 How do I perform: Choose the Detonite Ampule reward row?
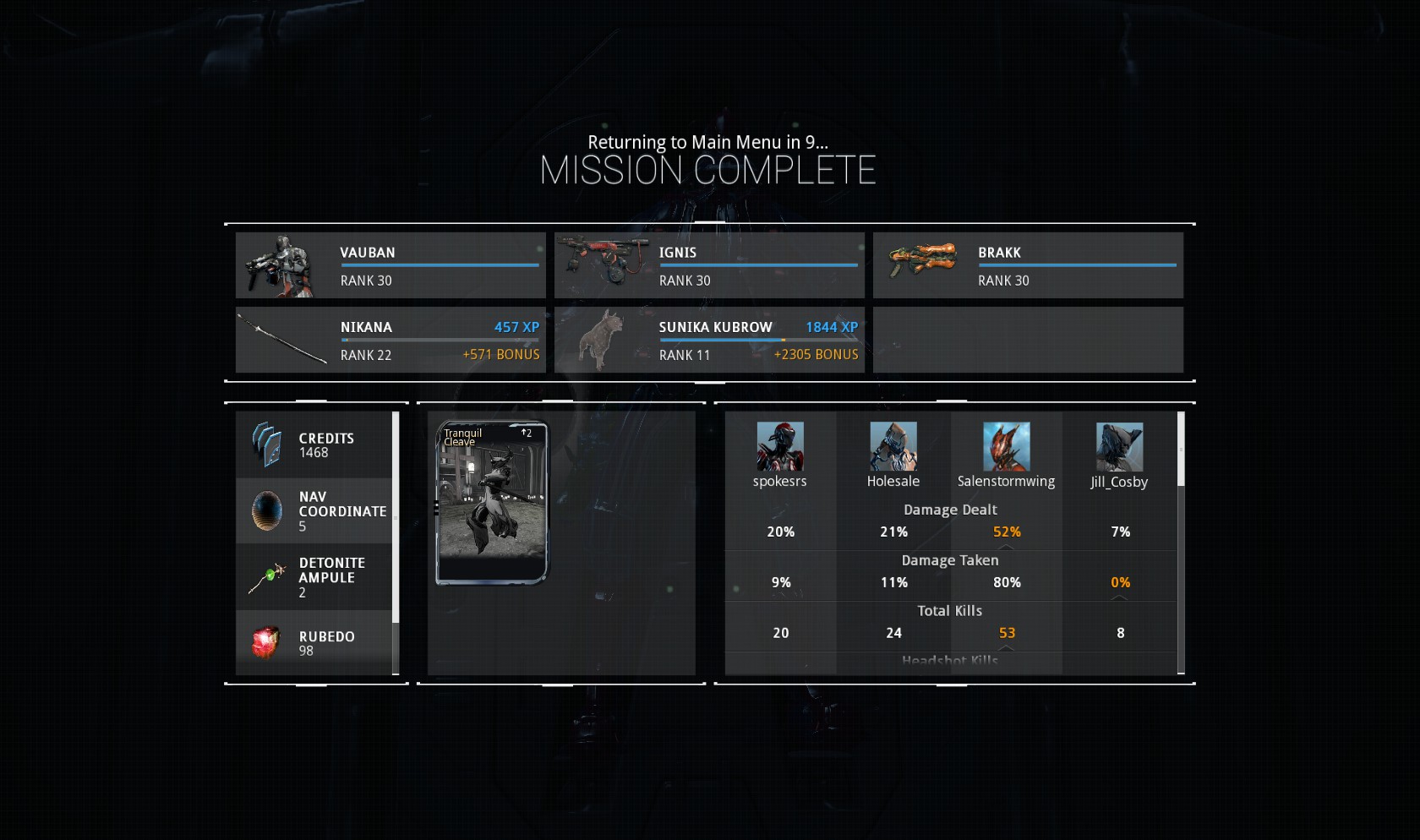(314, 577)
